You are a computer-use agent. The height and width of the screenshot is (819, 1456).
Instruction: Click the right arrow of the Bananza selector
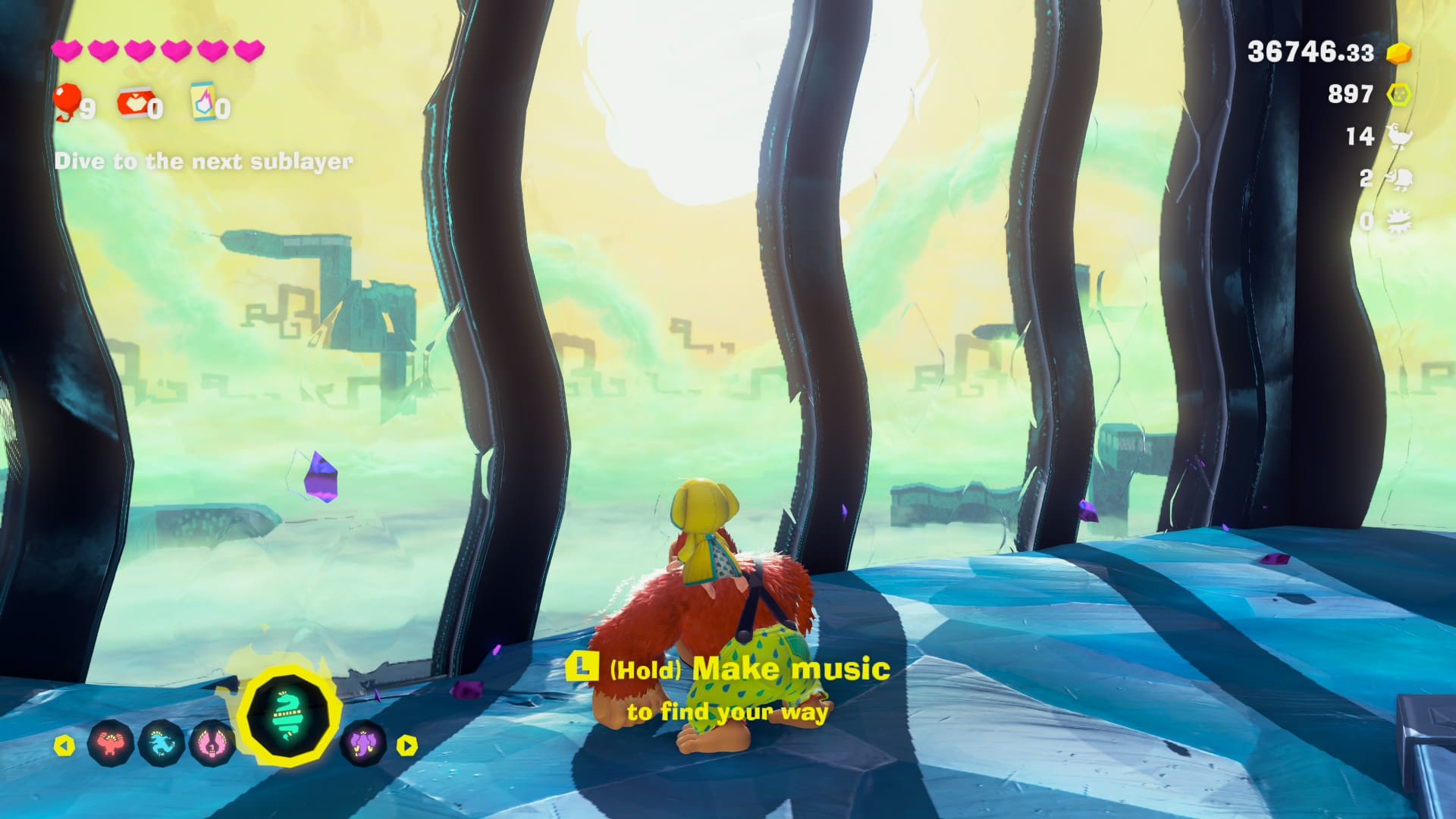pos(407,745)
